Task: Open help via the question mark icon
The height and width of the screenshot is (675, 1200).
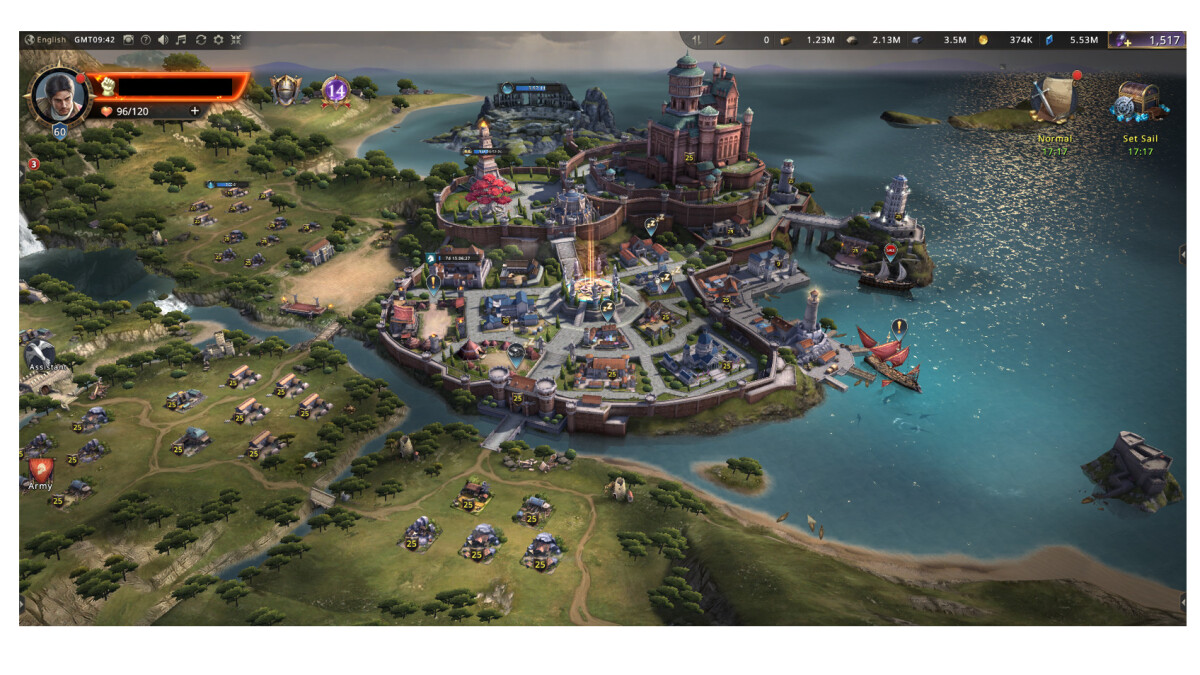Action: coord(146,40)
